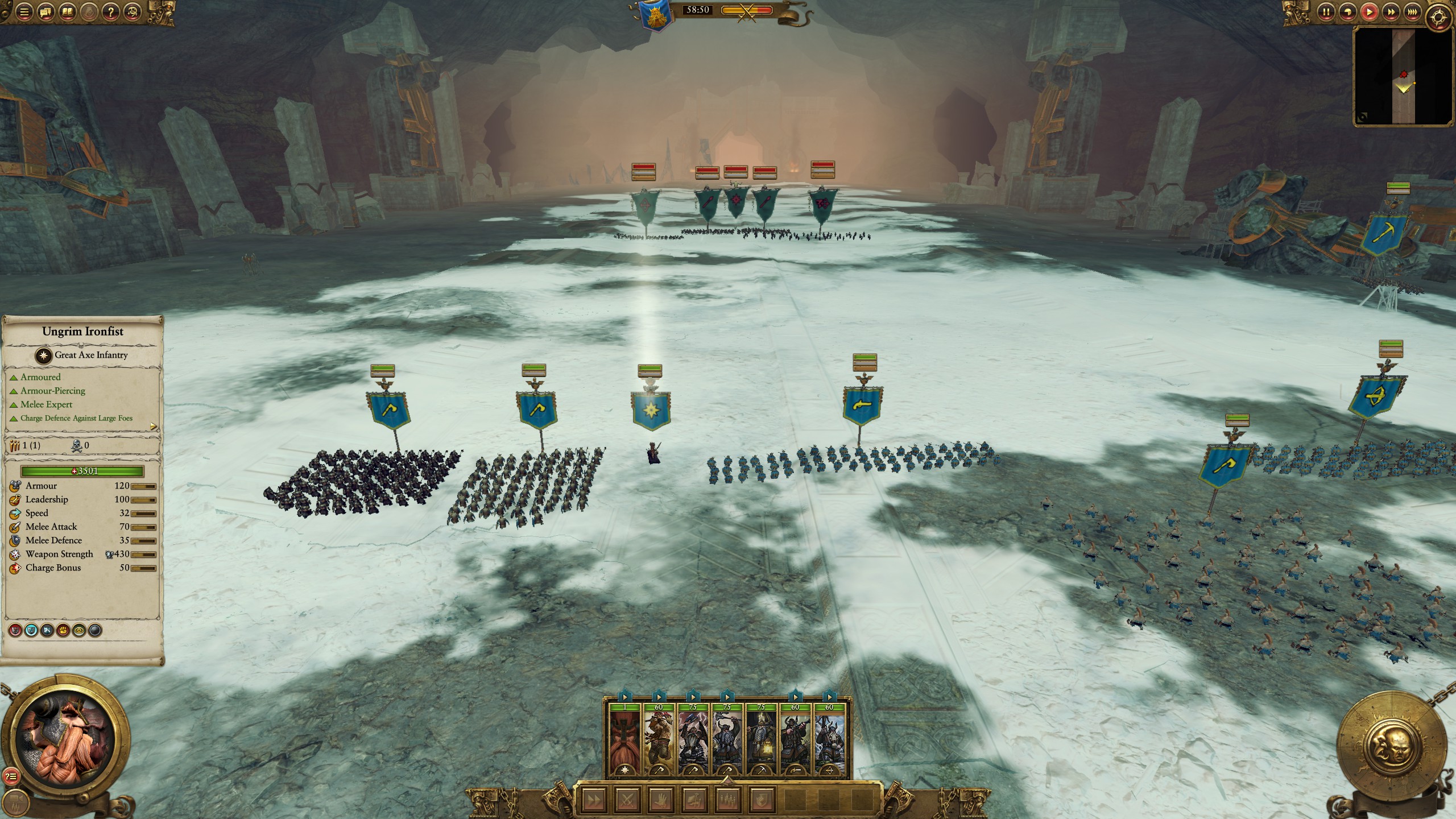Select the miner unit card holding a lantern
Image resolution: width=1456 pixels, height=819 pixels.
pyautogui.click(x=762, y=739)
